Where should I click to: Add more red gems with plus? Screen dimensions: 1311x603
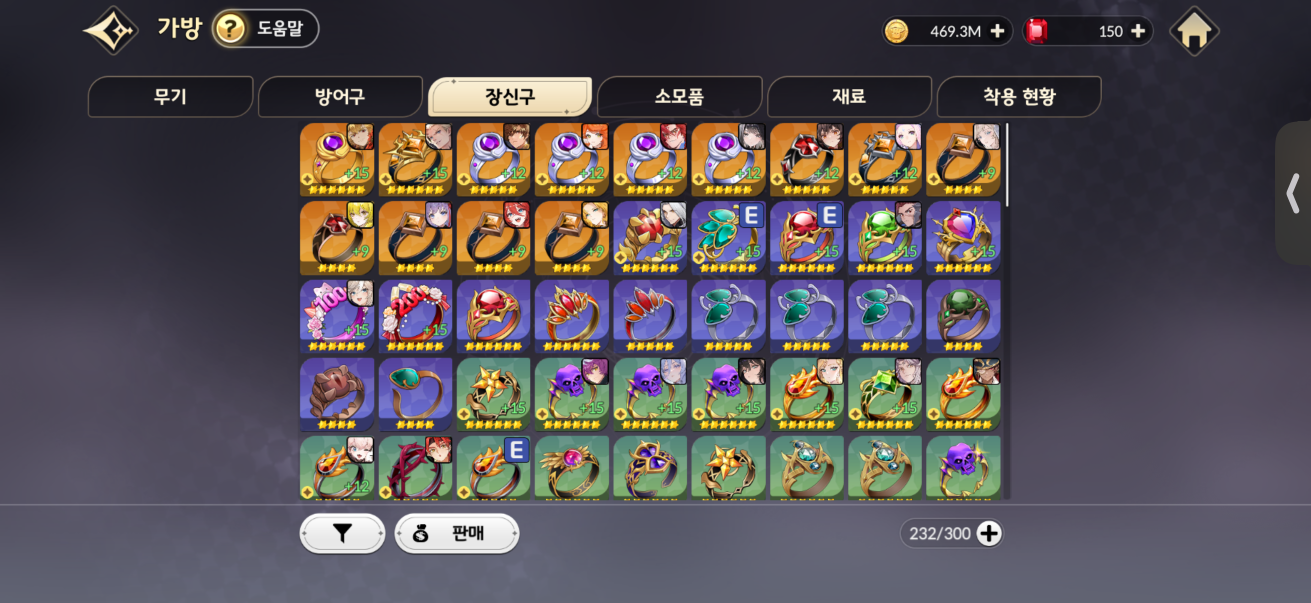pos(1138,31)
